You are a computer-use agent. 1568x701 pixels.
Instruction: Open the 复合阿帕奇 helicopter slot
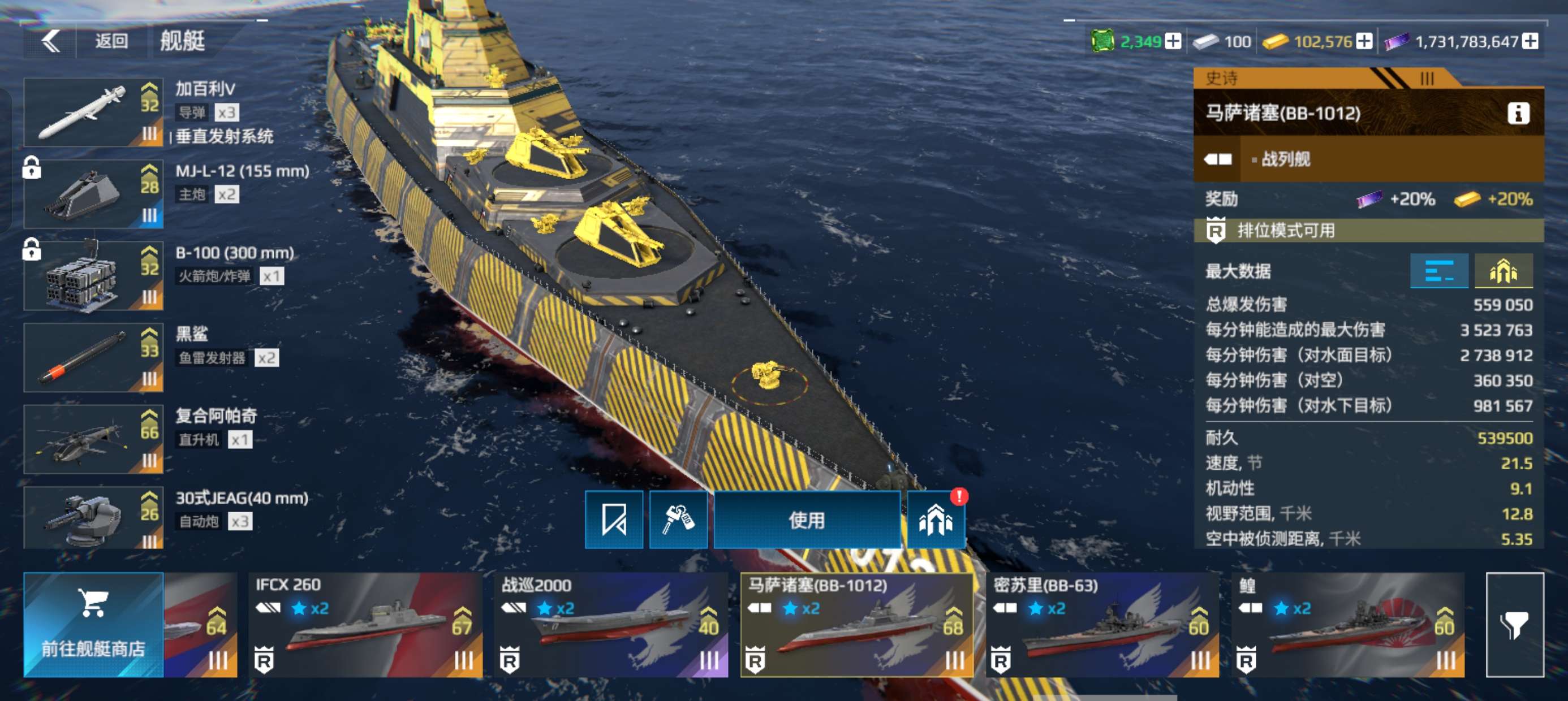pyautogui.click(x=93, y=439)
